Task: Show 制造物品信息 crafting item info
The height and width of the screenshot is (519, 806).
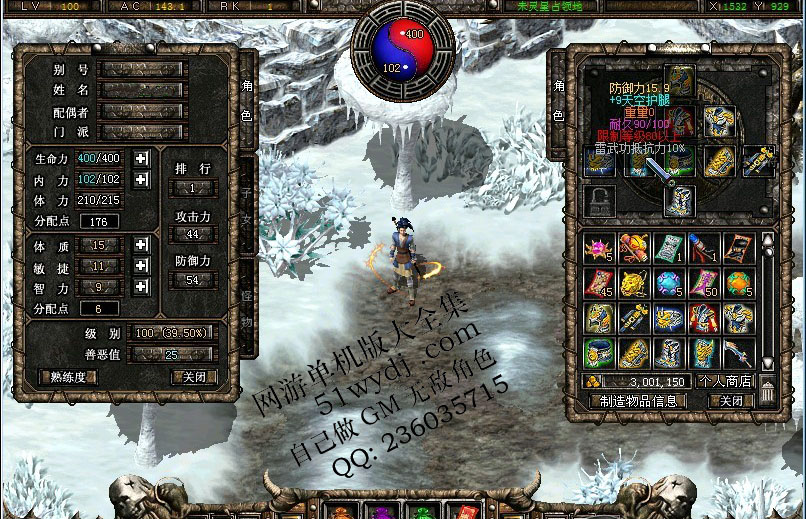Action: click(638, 400)
